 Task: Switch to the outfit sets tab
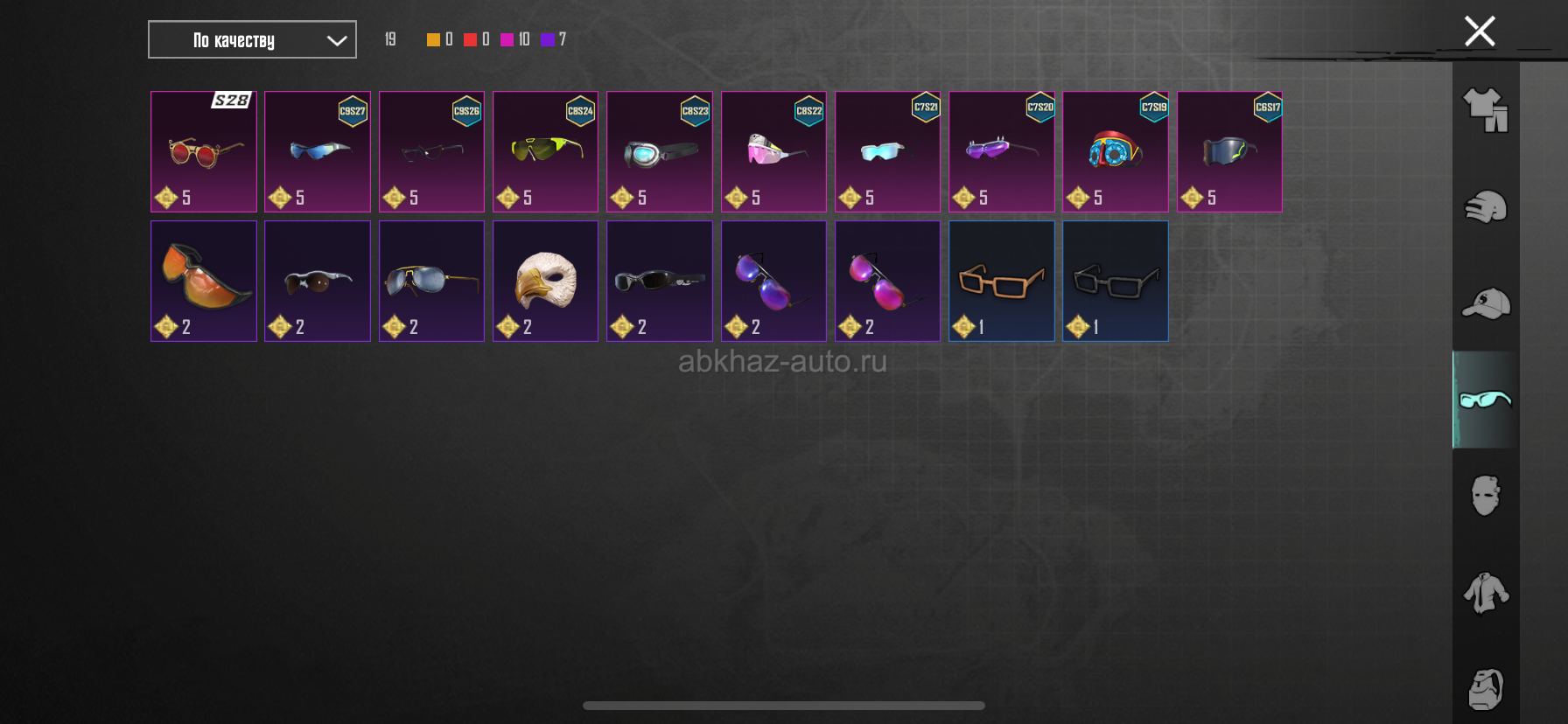coord(1486,110)
